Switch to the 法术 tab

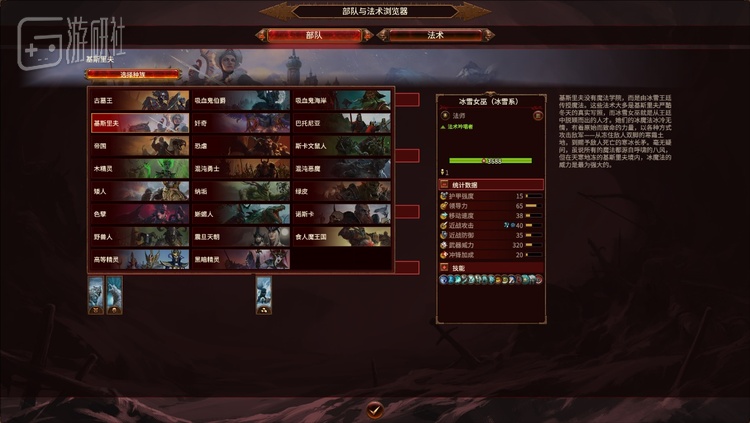click(436, 35)
